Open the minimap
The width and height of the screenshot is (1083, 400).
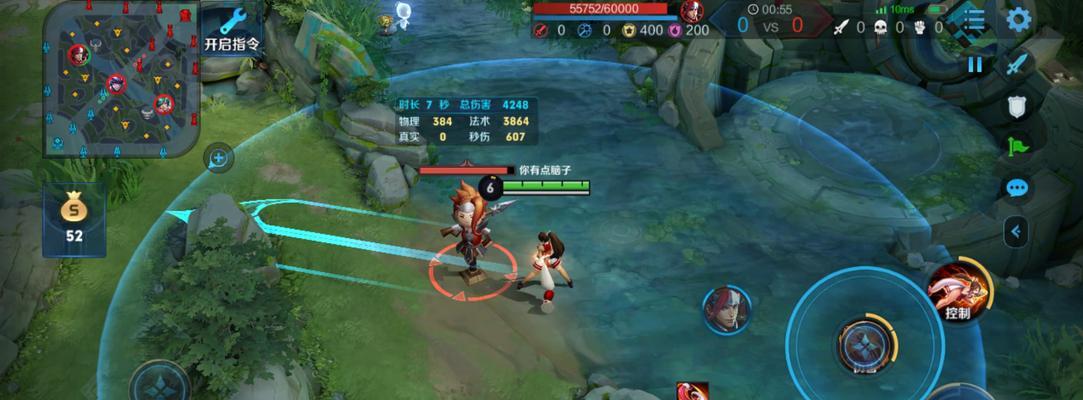[122, 78]
